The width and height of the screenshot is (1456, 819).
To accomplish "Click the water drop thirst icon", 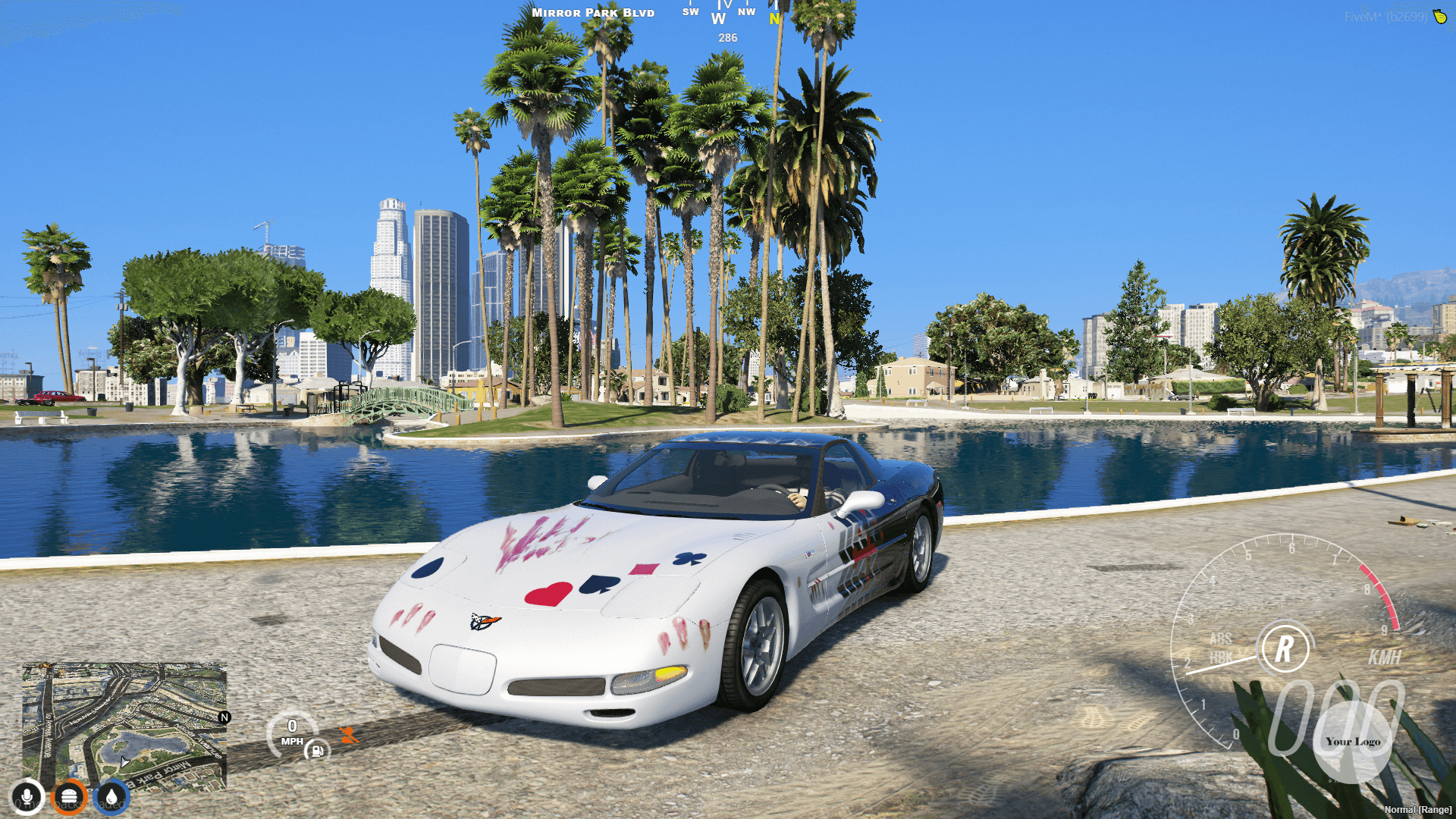I will (x=111, y=797).
